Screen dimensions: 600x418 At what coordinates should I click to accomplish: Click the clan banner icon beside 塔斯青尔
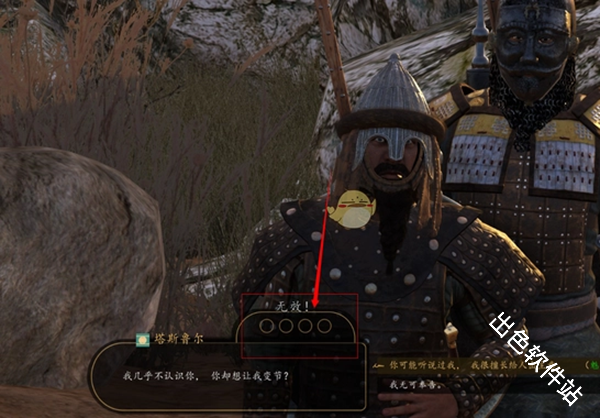coord(143,341)
